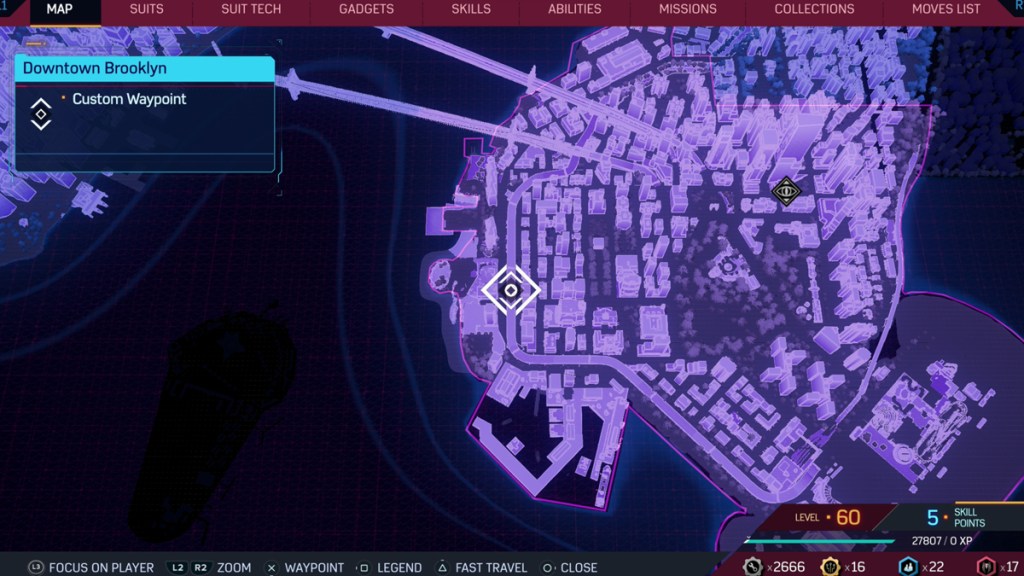Screen dimensions: 1024x576
Task: Go to the Suit Tech tab
Action: tap(251, 9)
